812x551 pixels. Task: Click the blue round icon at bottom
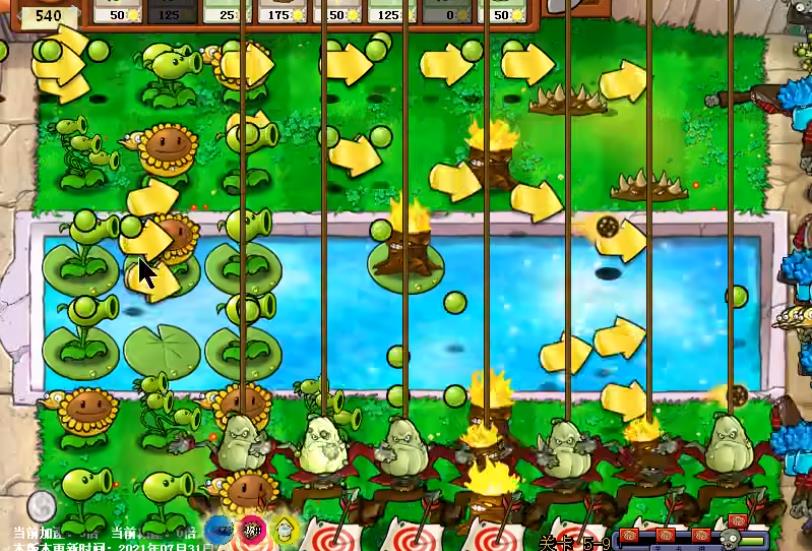click(221, 530)
